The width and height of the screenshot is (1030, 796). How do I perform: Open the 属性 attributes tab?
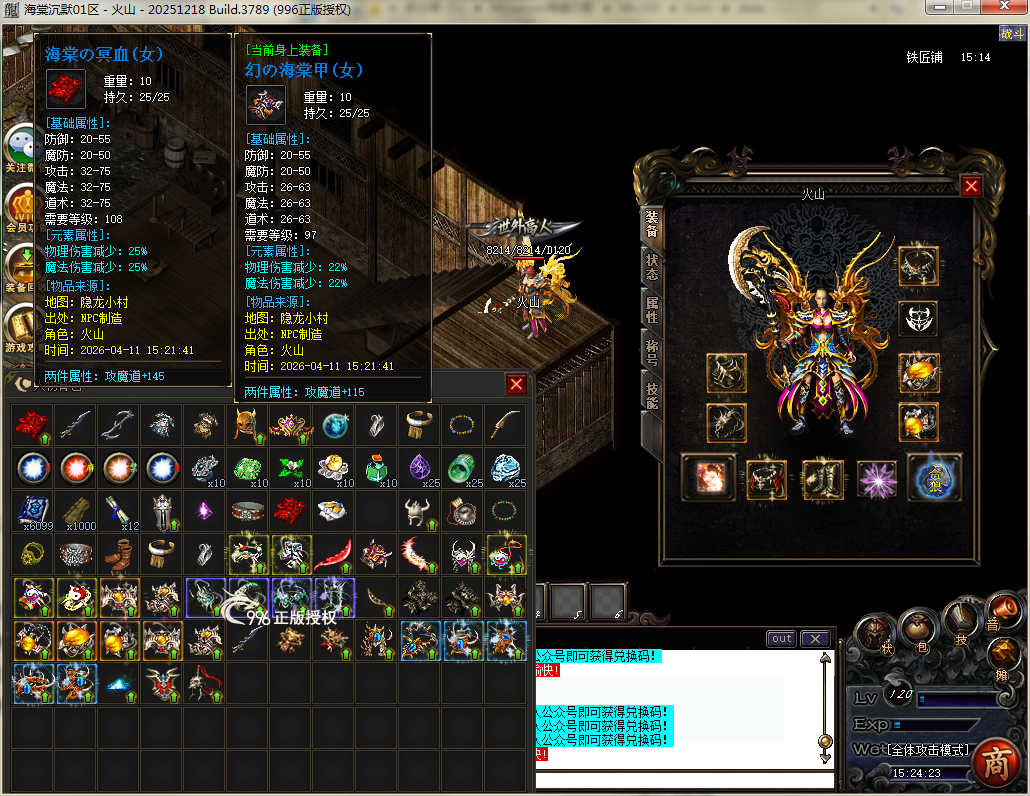pos(652,309)
